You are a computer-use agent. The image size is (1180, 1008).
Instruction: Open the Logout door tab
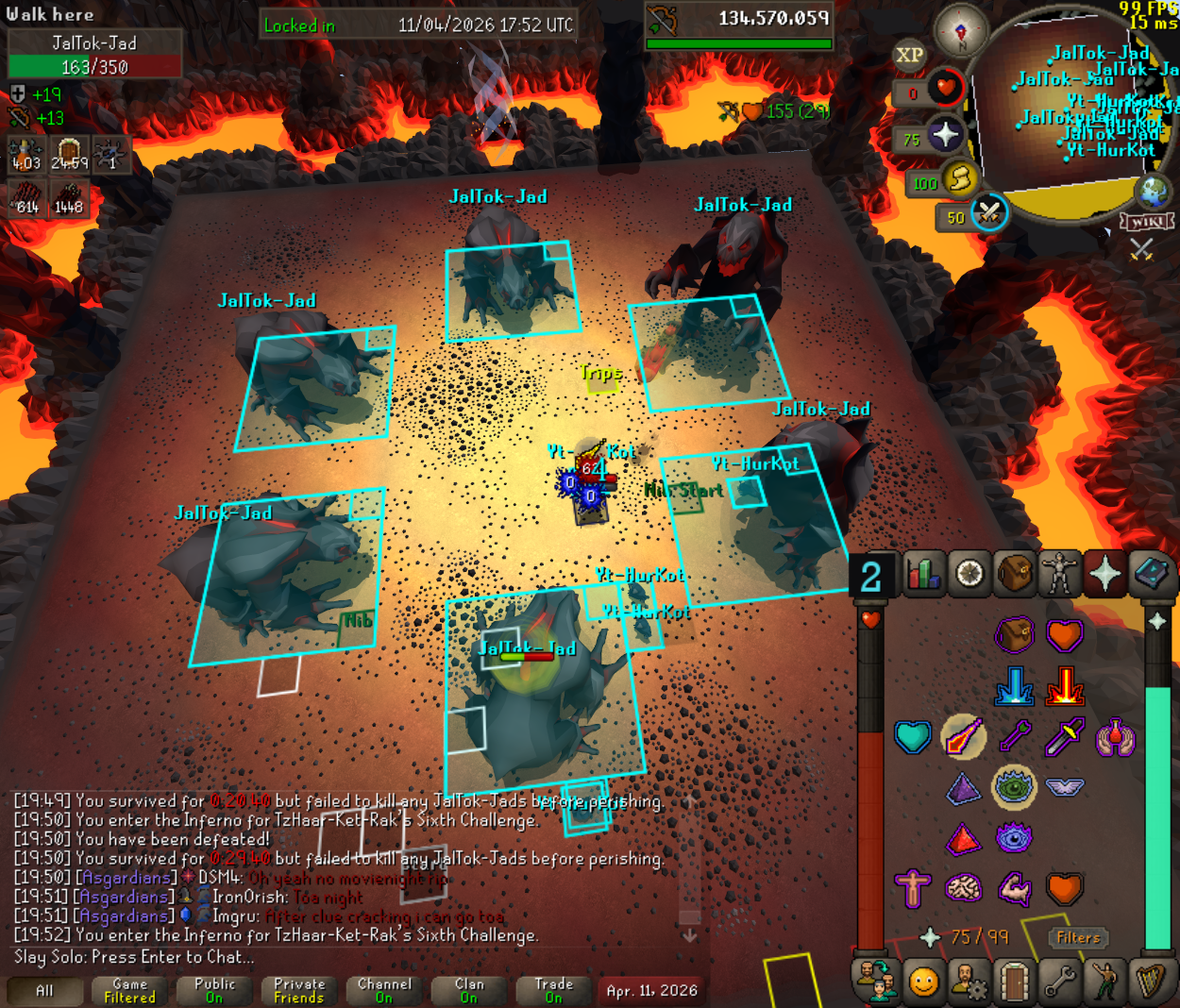1015,983
